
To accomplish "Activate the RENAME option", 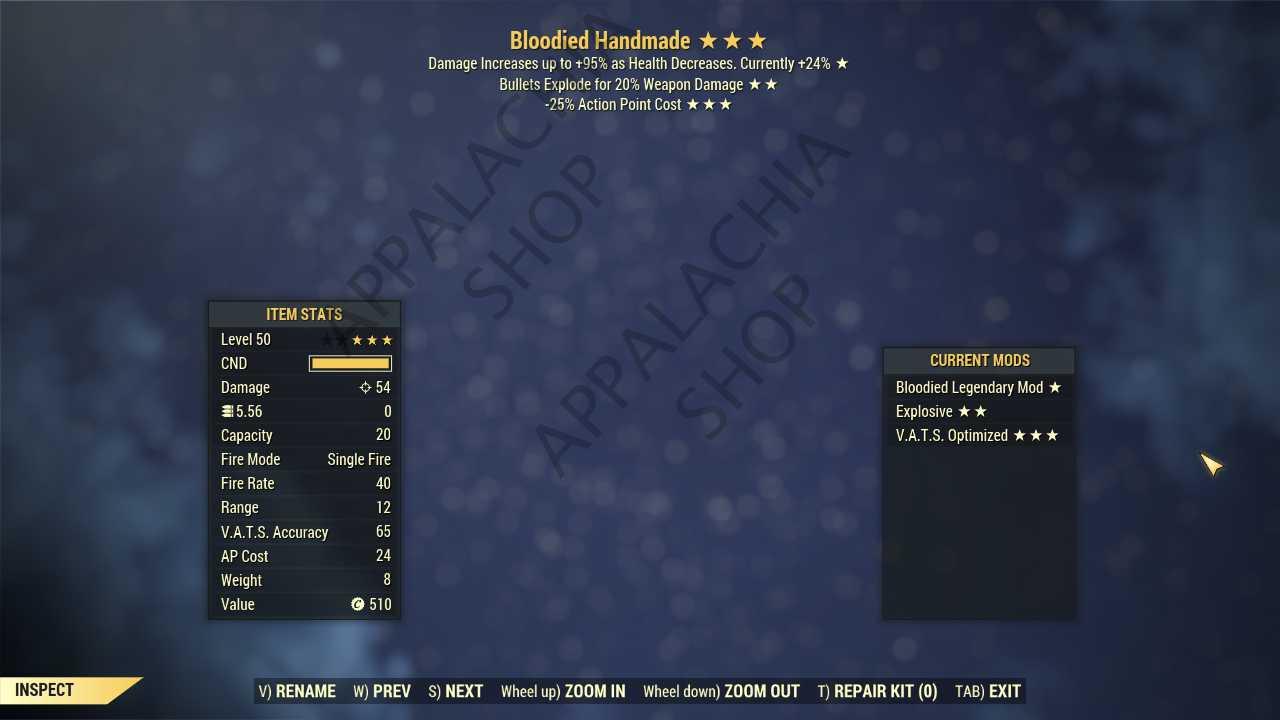I will coord(297,691).
